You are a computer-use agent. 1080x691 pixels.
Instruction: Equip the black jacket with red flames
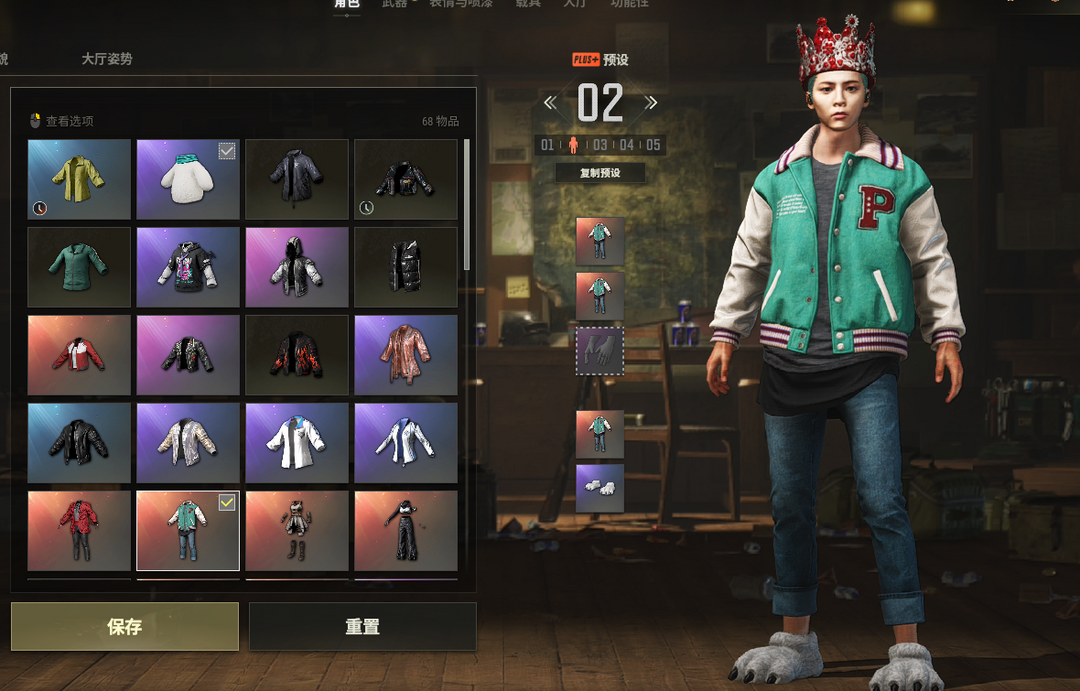297,355
